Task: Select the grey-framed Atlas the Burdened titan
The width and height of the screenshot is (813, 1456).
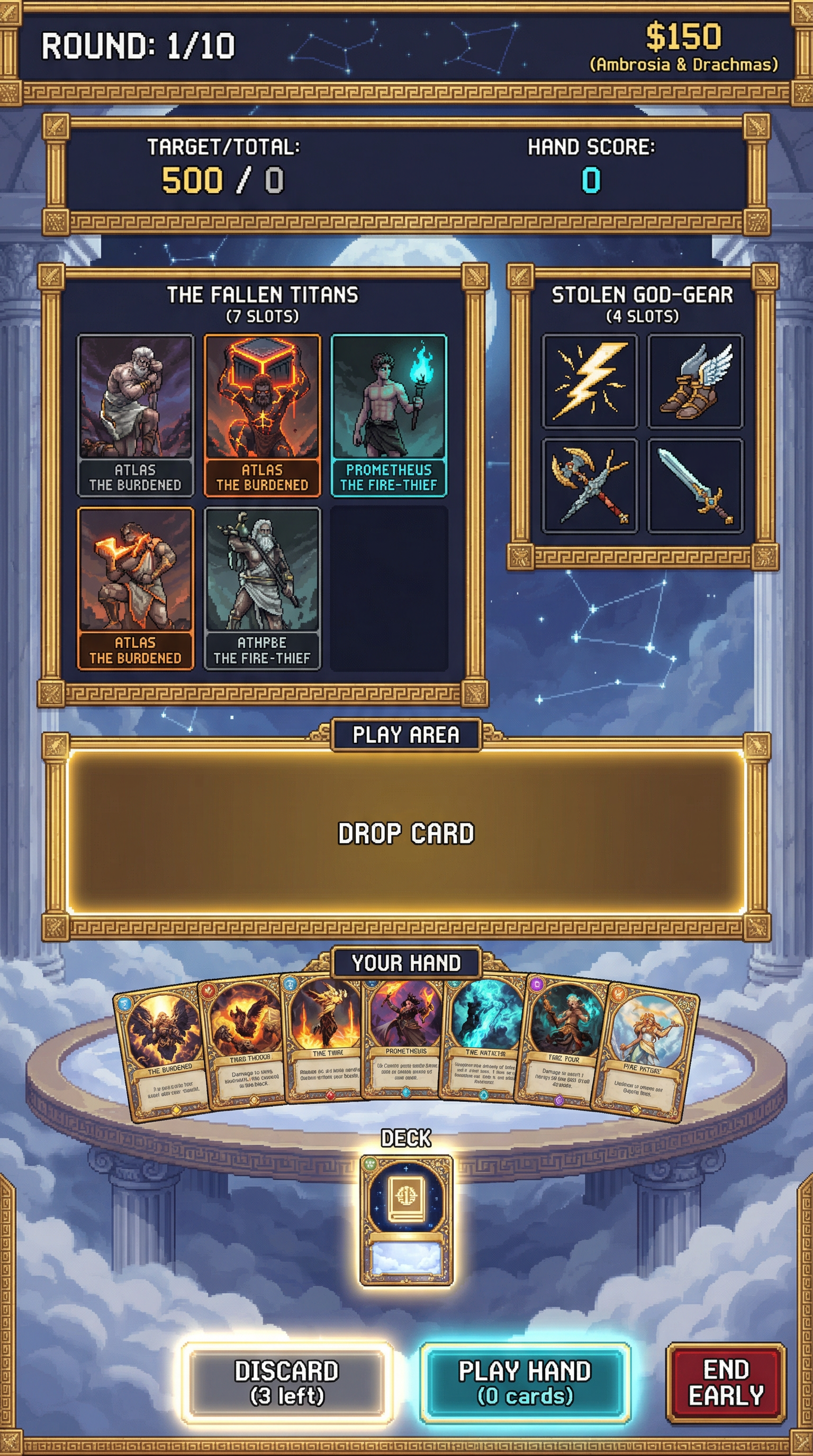Action: click(x=135, y=415)
